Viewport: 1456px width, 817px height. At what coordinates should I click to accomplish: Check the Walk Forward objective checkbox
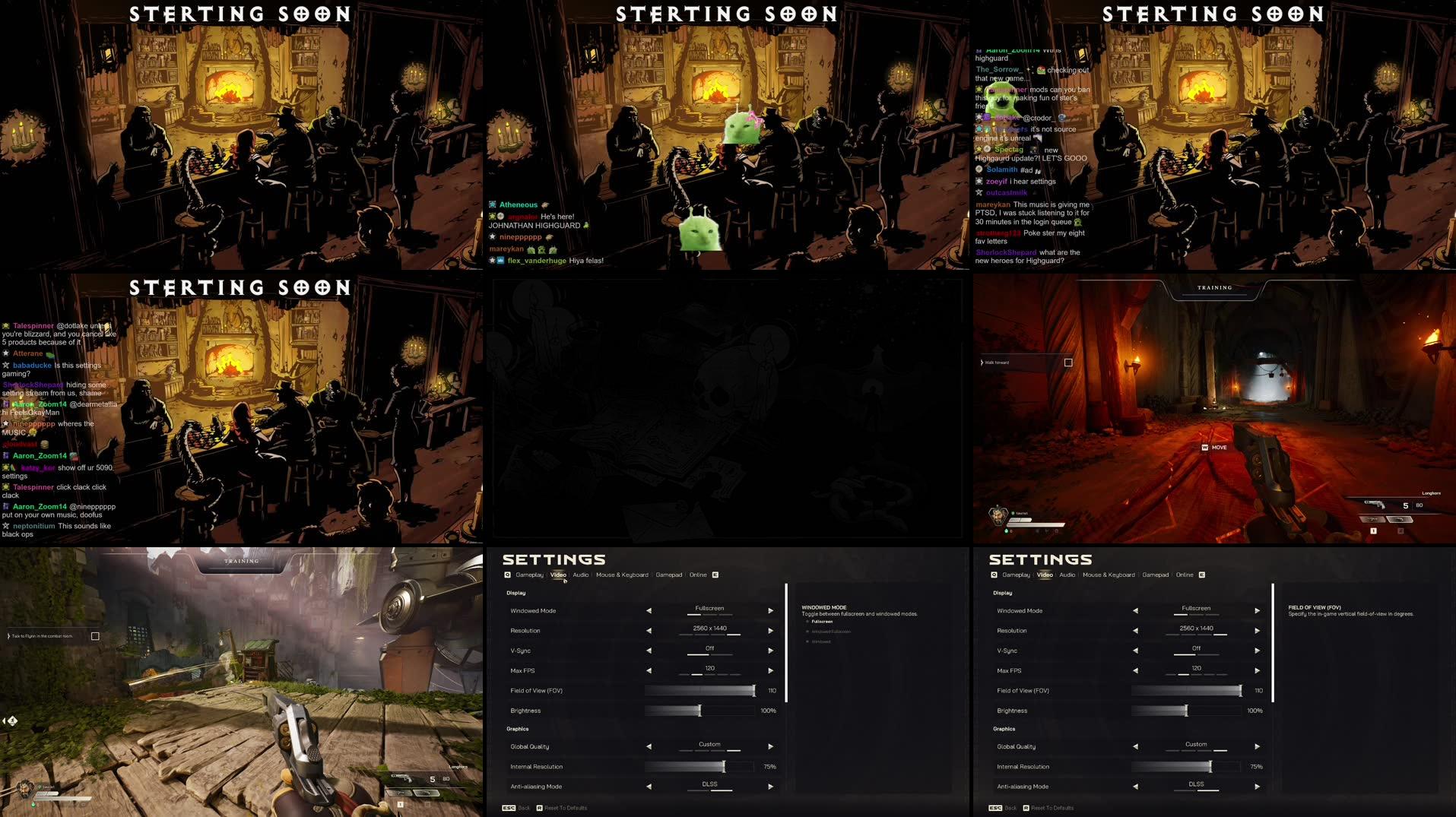(x=1067, y=363)
